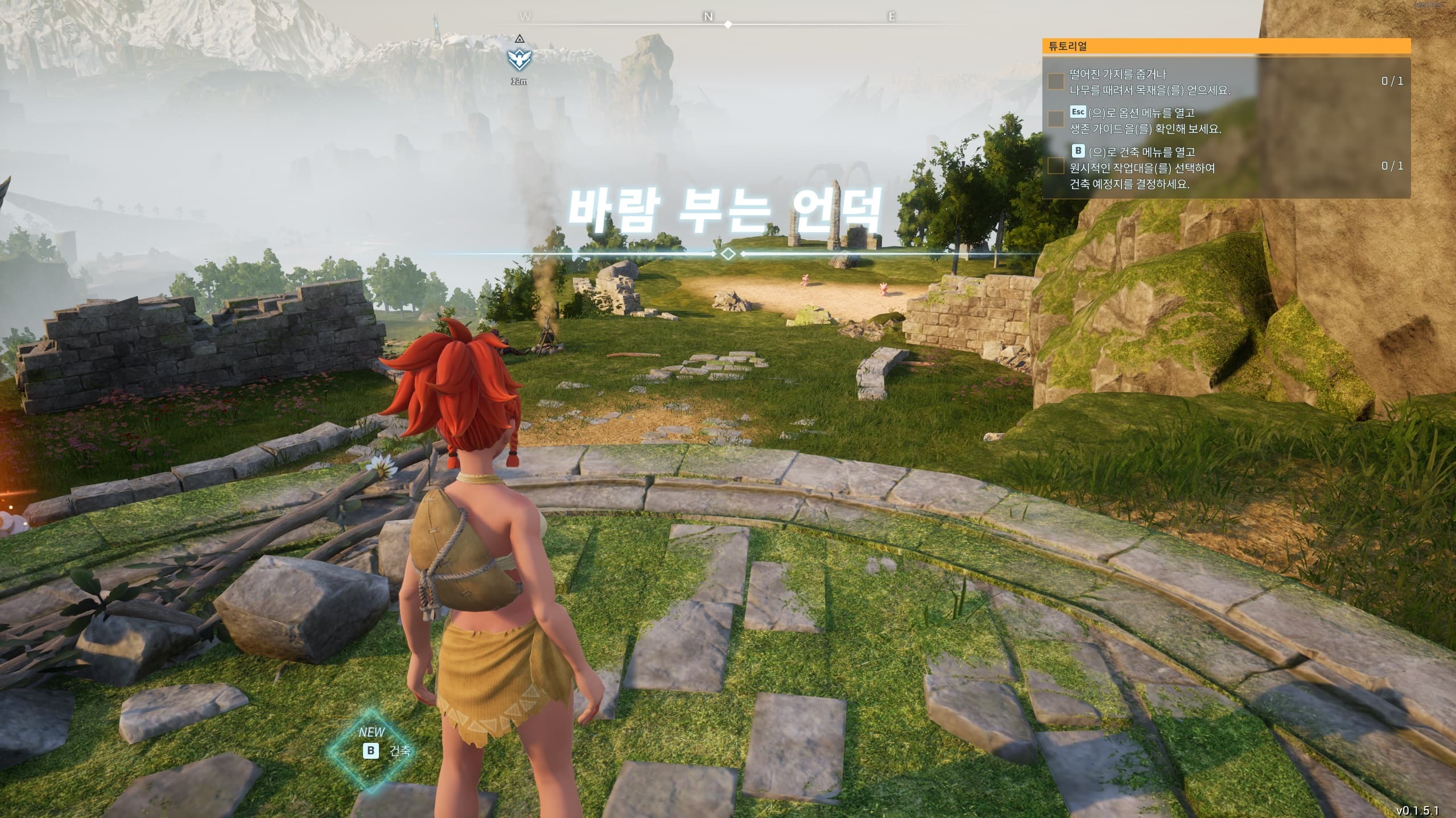Check the primitive workbench objective box
The height and width of the screenshot is (818, 1456).
1056,166
